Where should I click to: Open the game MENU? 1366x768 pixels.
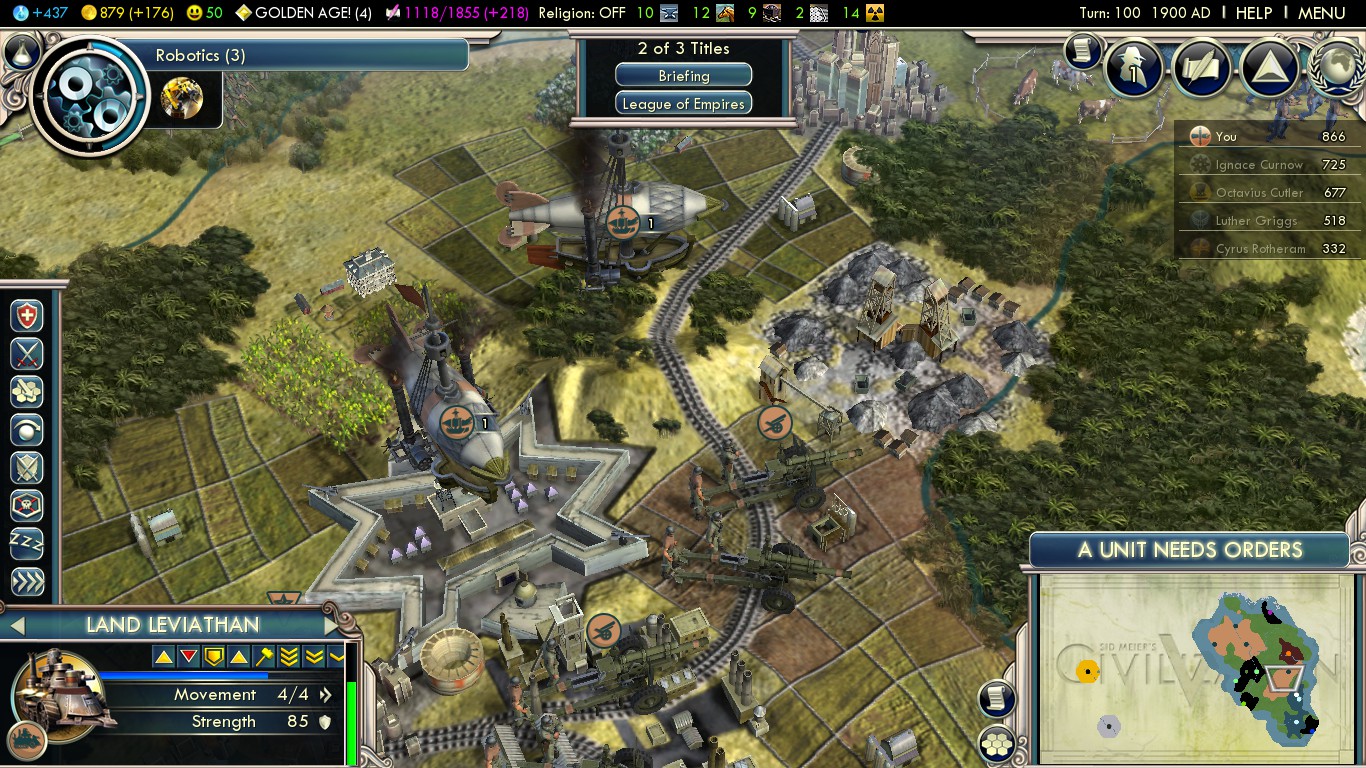[x=1321, y=13]
